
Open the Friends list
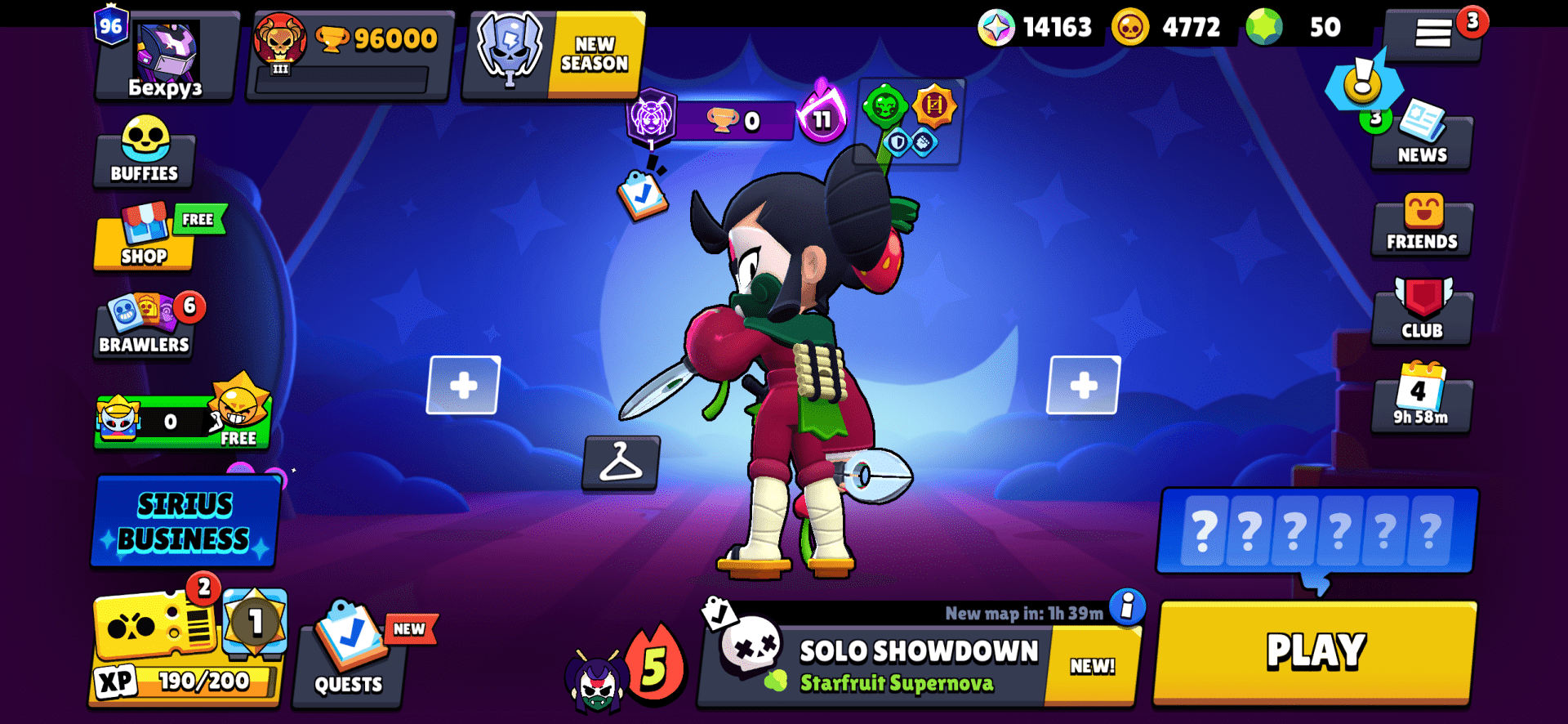pyautogui.click(x=1422, y=226)
